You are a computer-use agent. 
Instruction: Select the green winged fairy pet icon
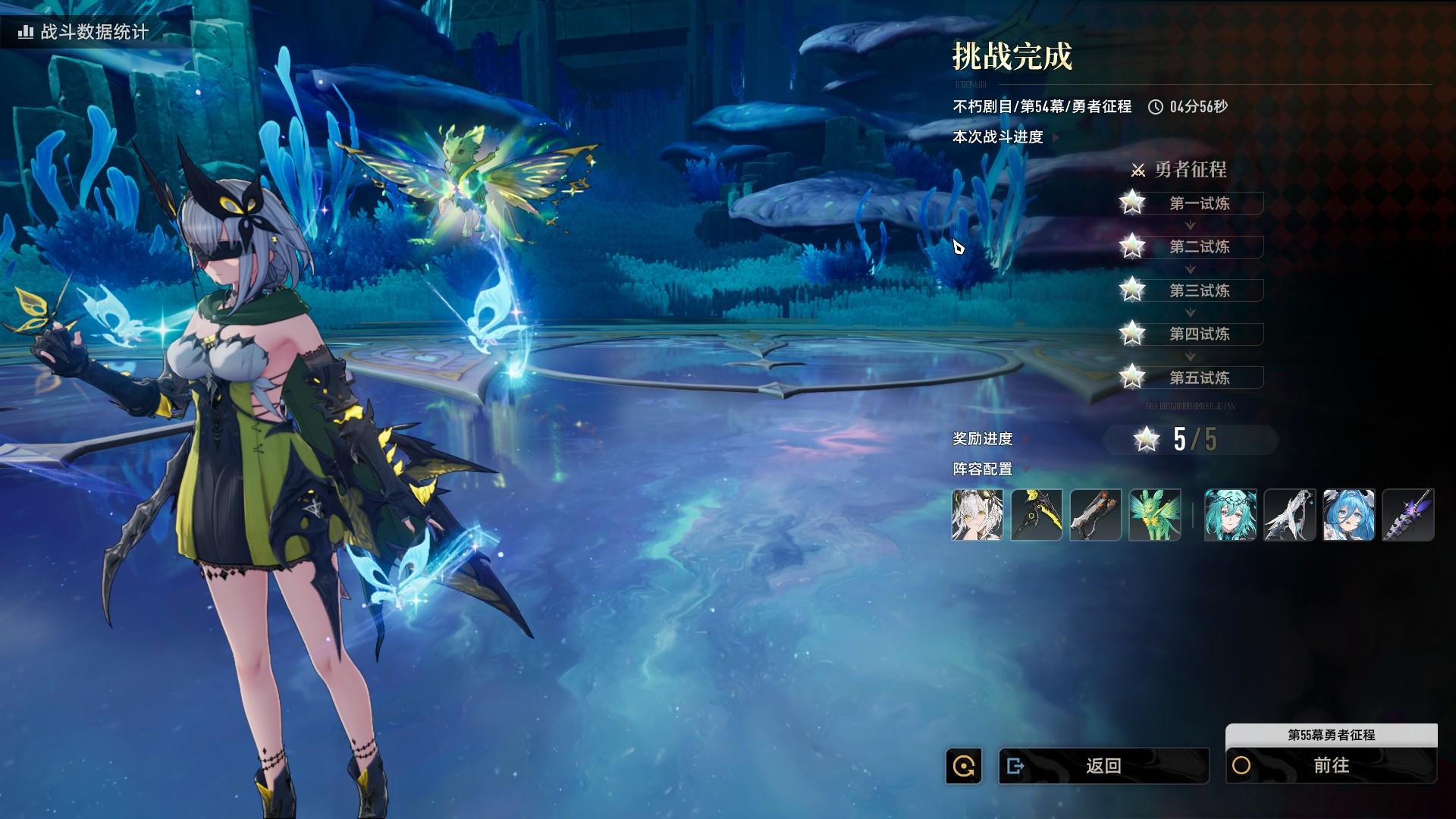pos(1155,515)
